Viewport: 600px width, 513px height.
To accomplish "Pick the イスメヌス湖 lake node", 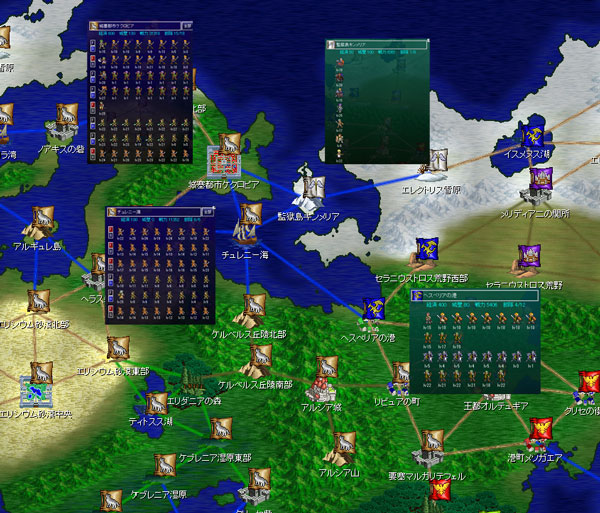I will pyautogui.click(x=532, y=139).
